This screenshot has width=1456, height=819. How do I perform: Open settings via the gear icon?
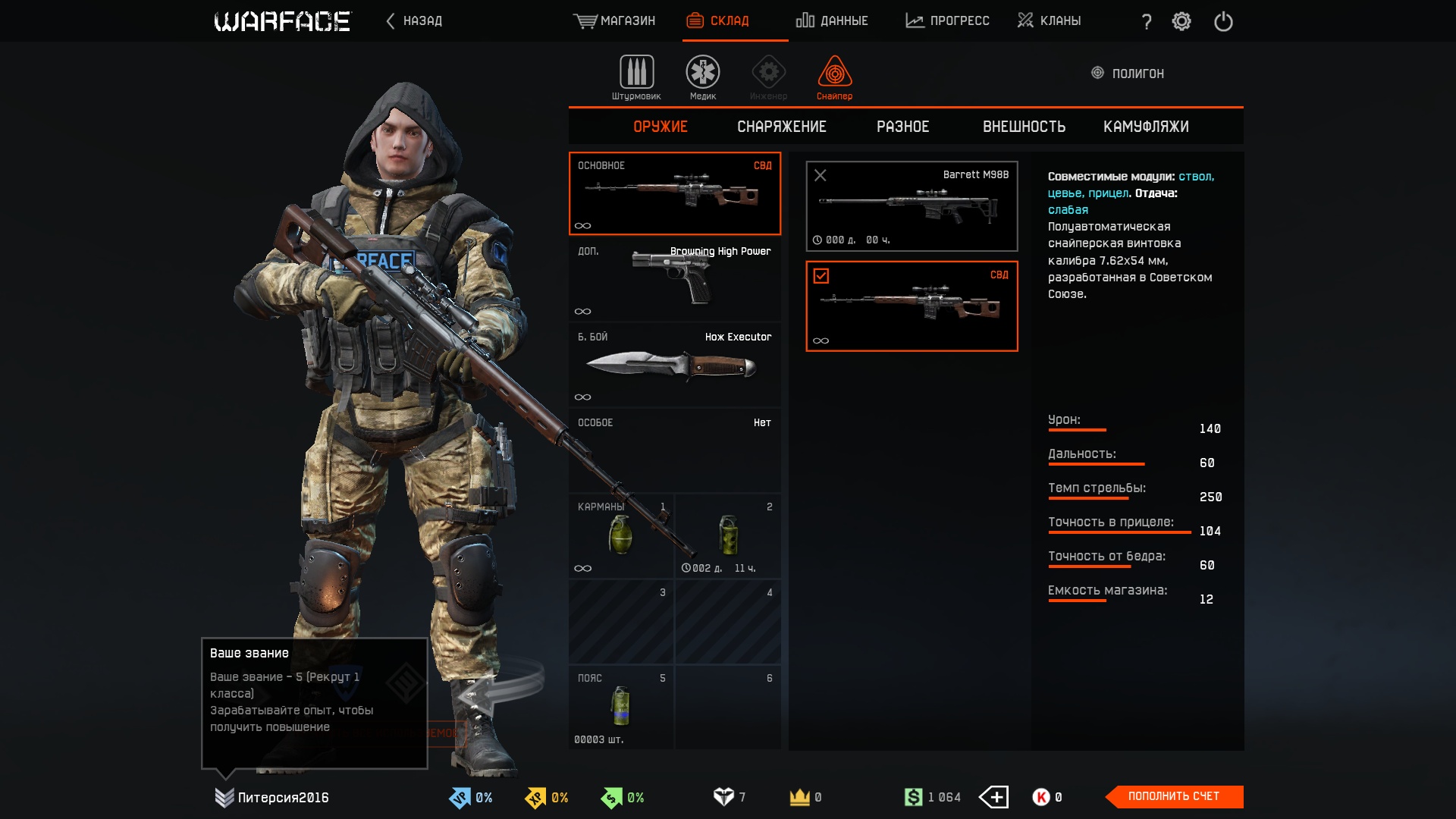click(x=1181, y=21)
